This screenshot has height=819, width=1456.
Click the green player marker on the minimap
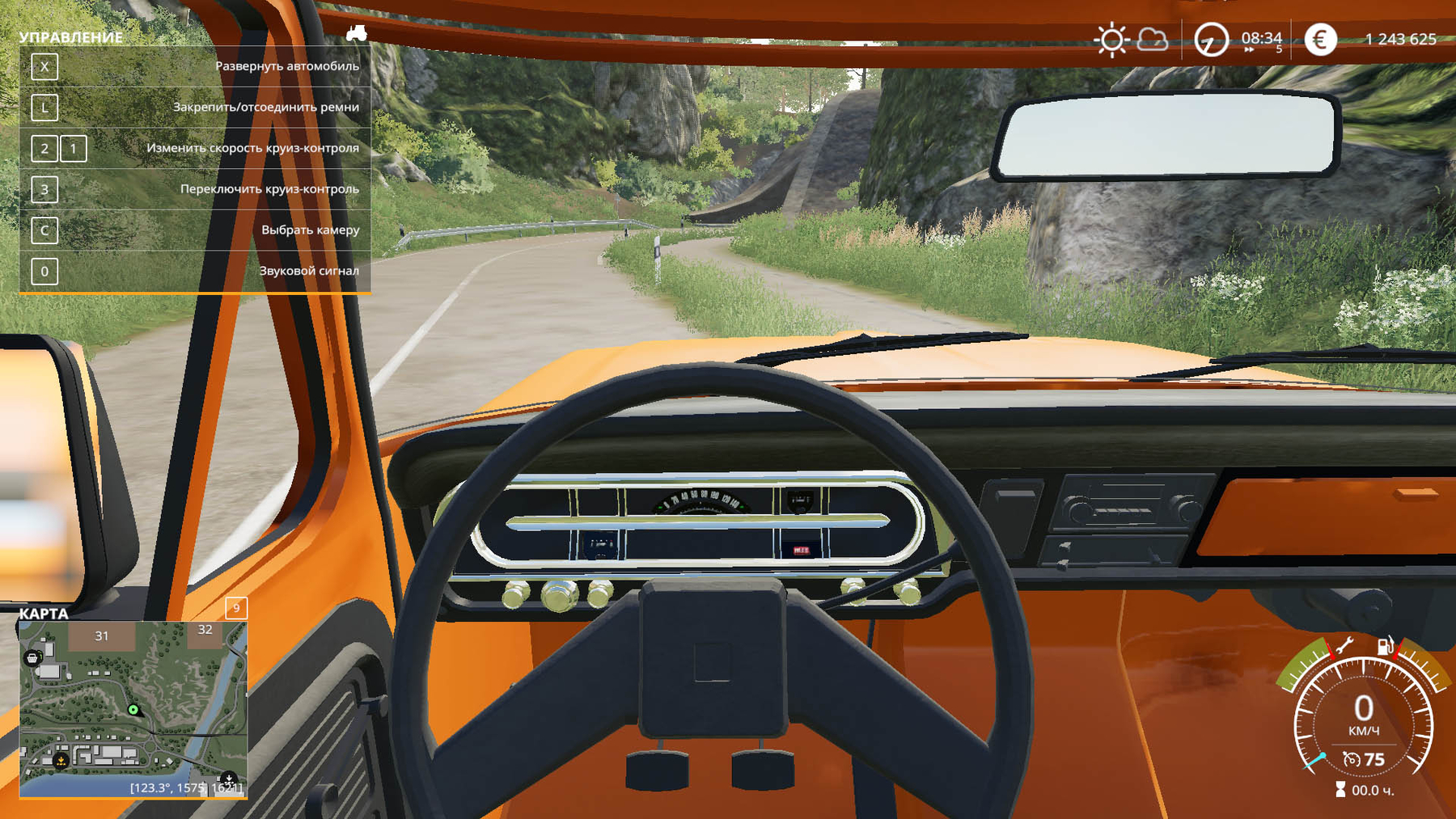133,710
